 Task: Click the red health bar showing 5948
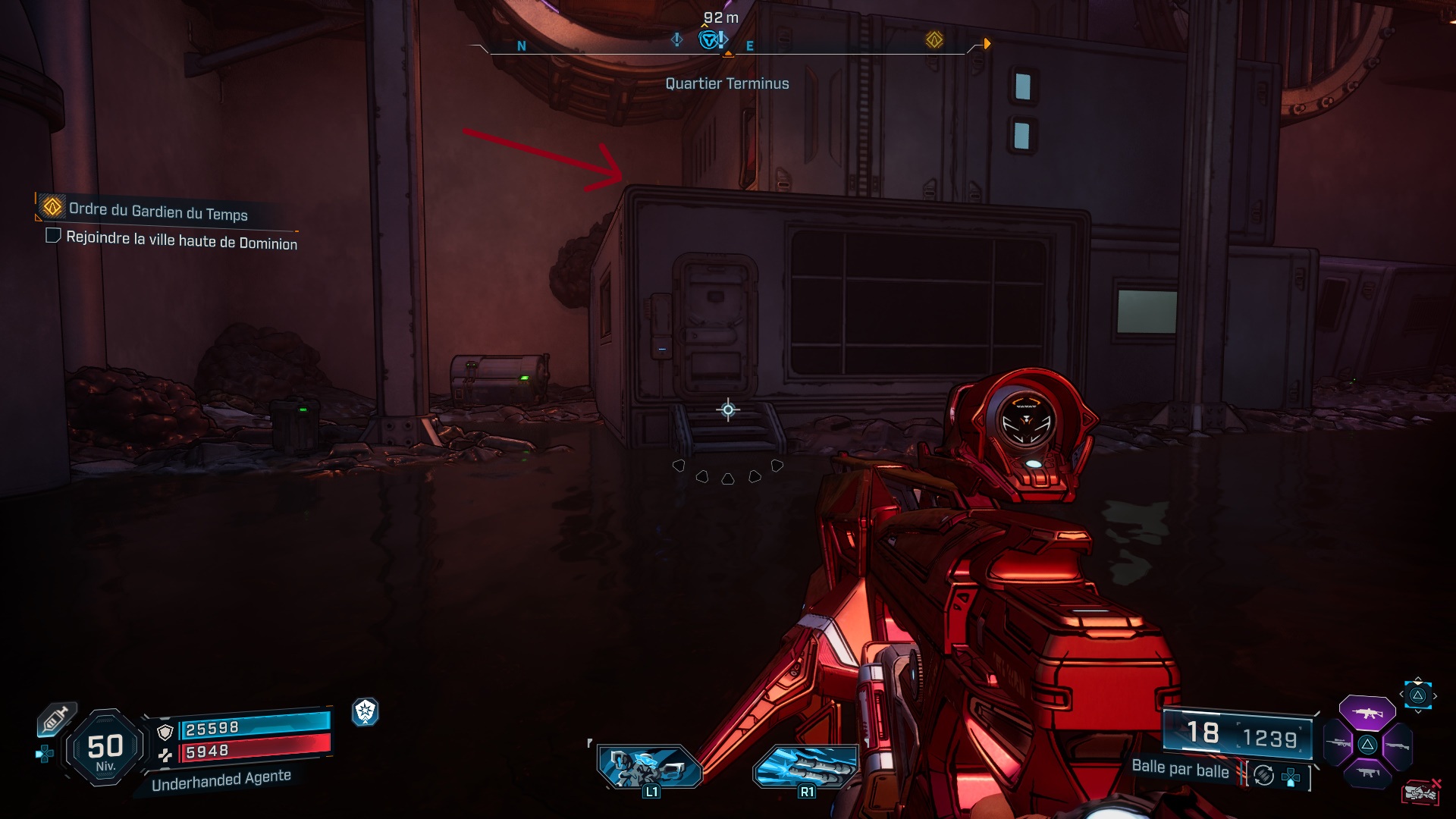pyautogui.click(x=256, y=752)
